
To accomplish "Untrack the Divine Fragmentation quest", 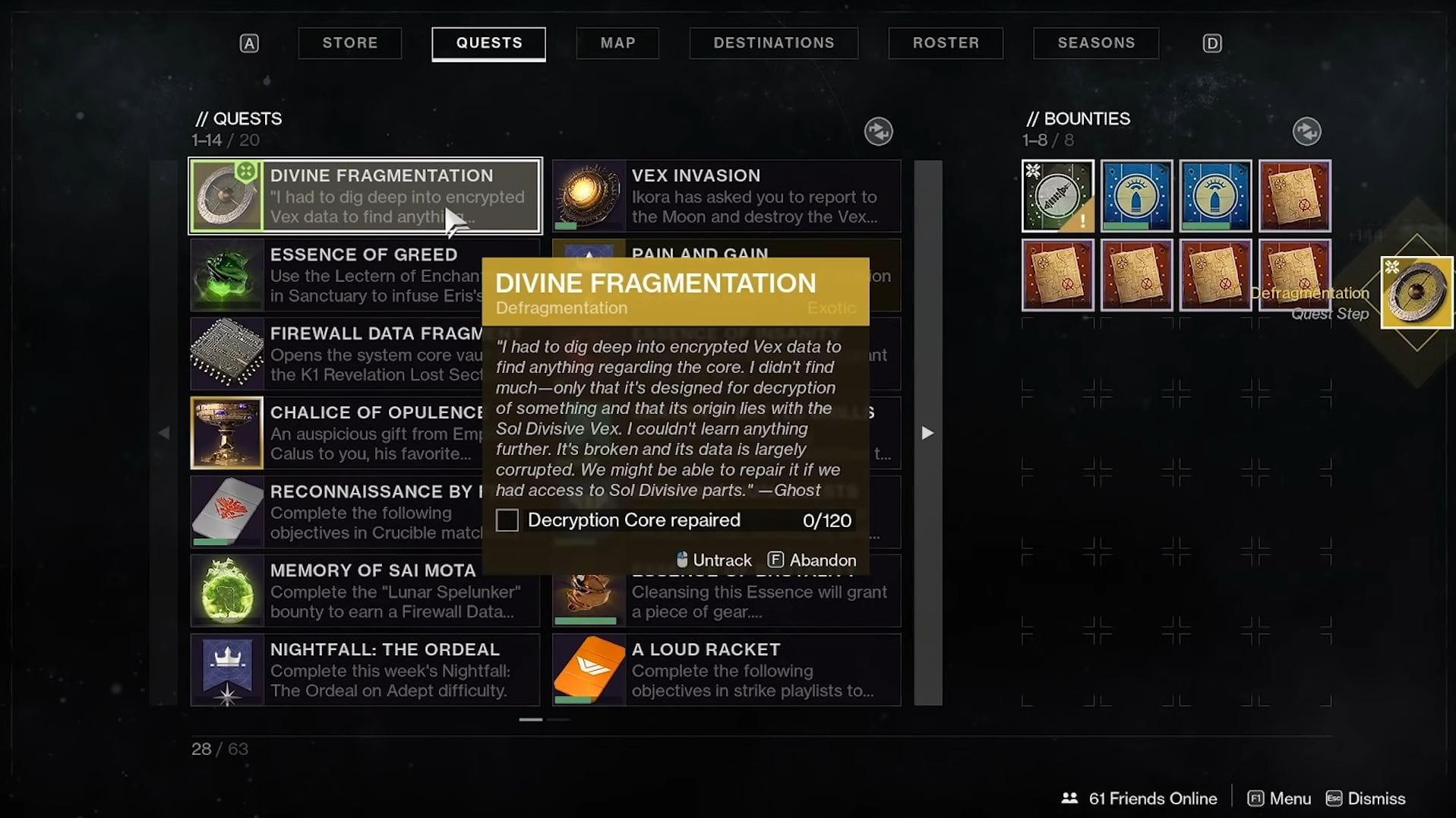I will [x=712, y=560].
